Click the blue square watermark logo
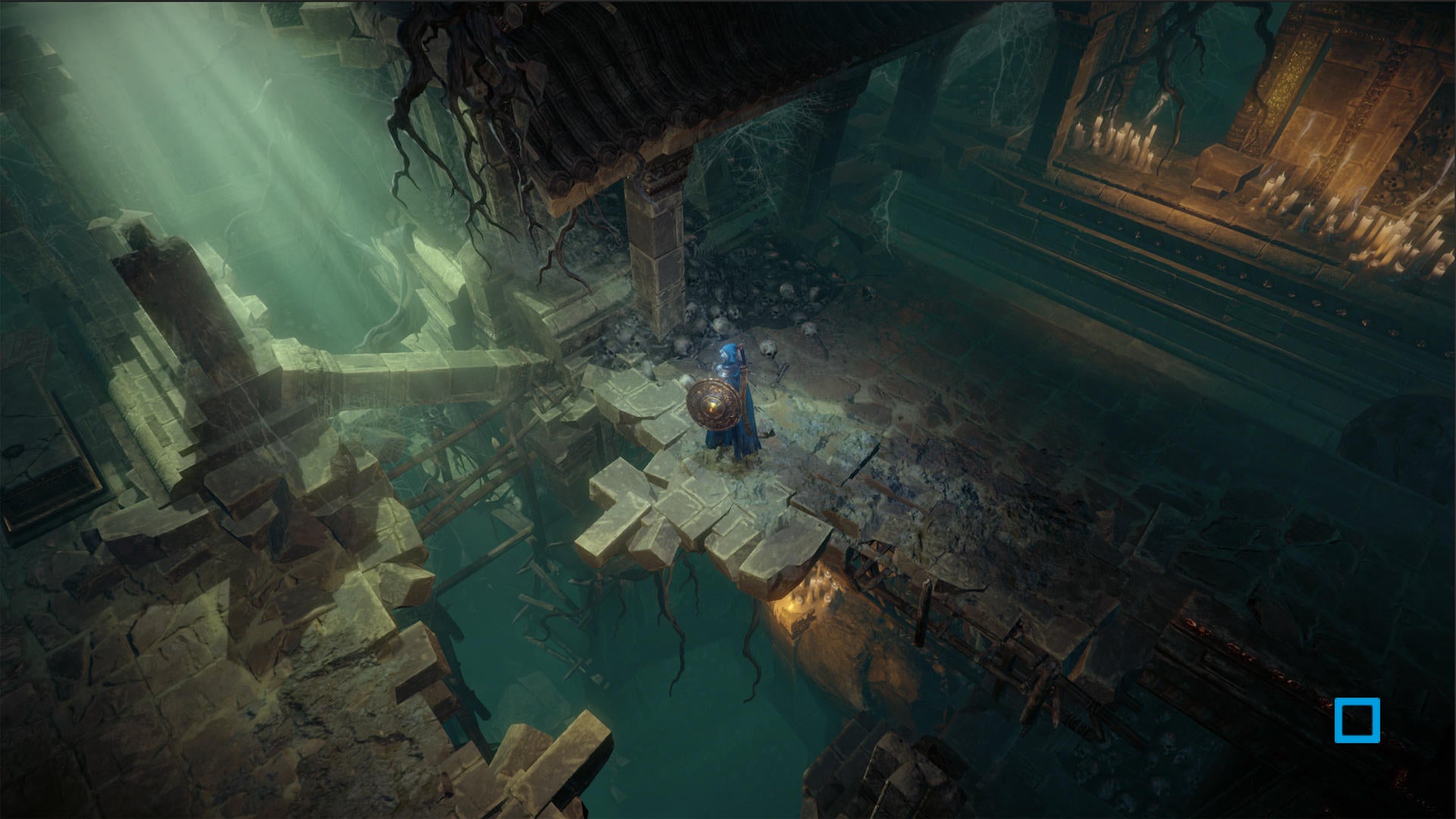 [x=1357, y=720]
